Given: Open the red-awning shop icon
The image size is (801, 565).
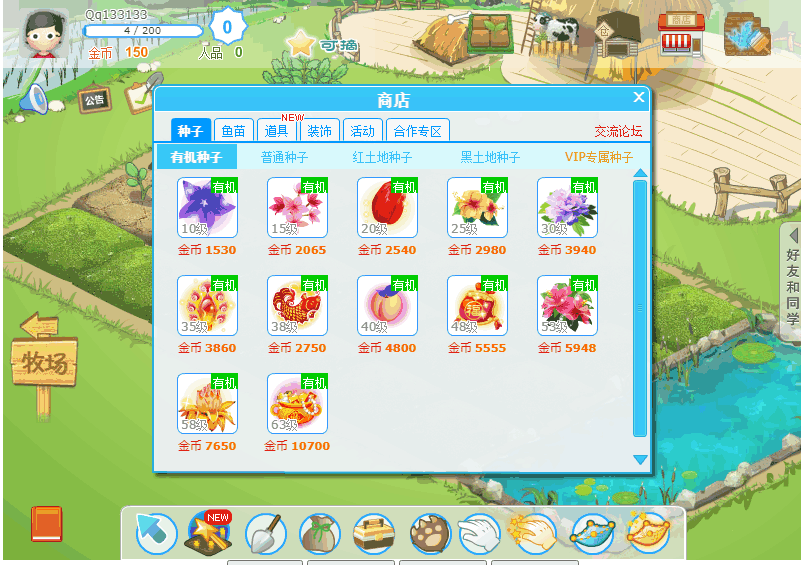Looking at the screenshot, I should (x=680, y=34).
